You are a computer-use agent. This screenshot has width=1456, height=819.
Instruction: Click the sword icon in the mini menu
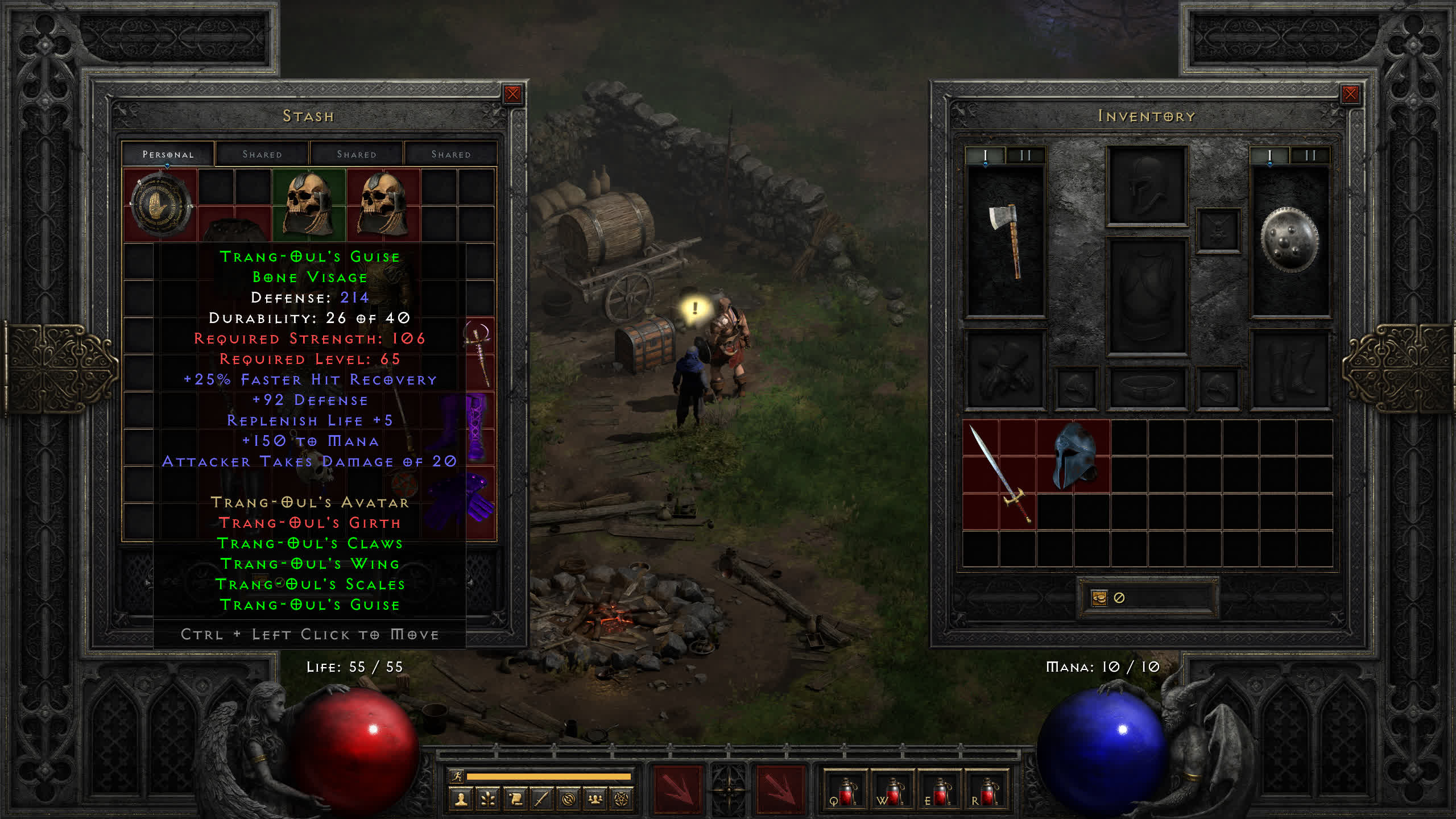[x=541, y=800]
